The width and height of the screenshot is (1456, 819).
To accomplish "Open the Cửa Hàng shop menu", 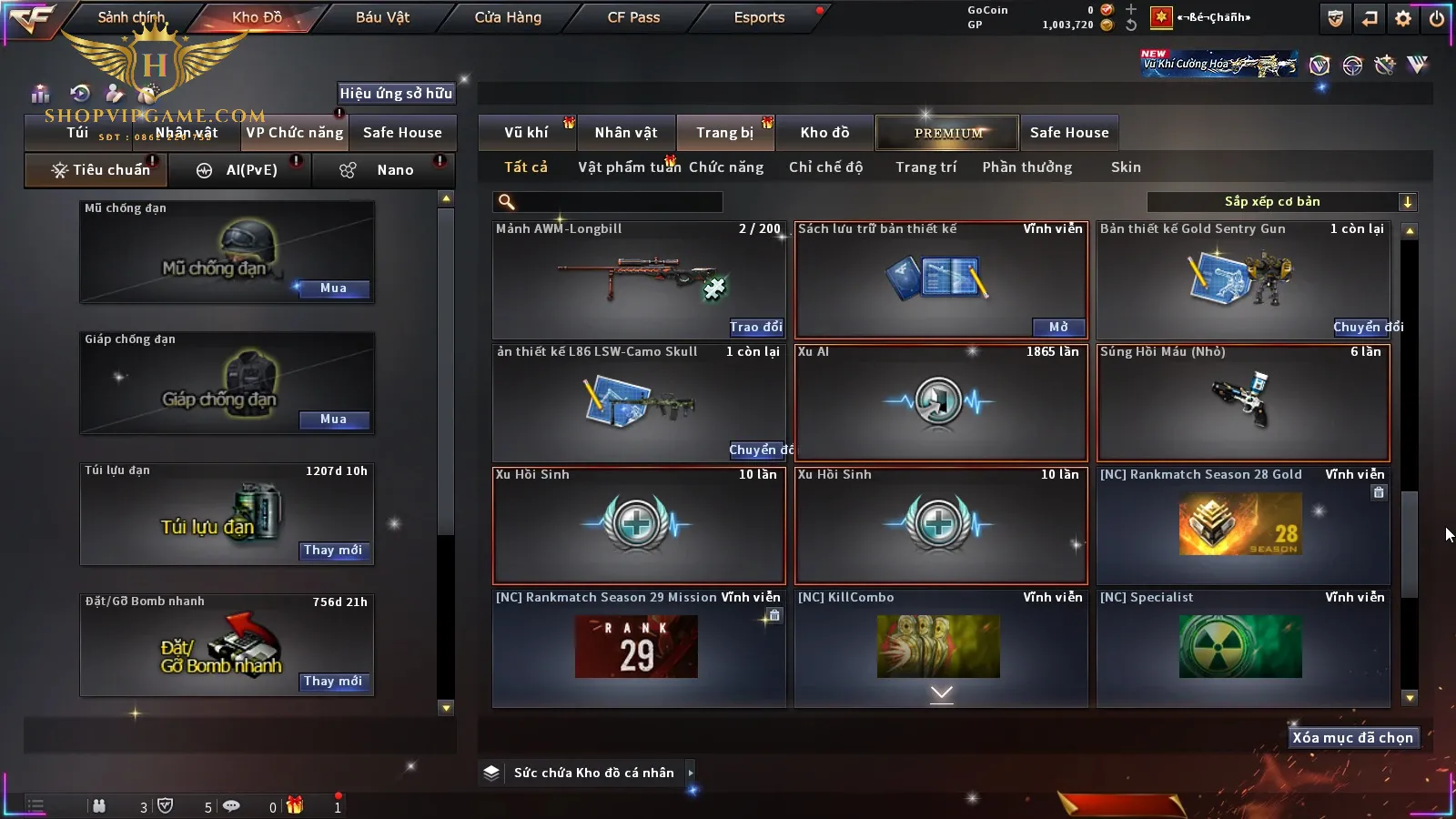I will (x=508, y=17).
